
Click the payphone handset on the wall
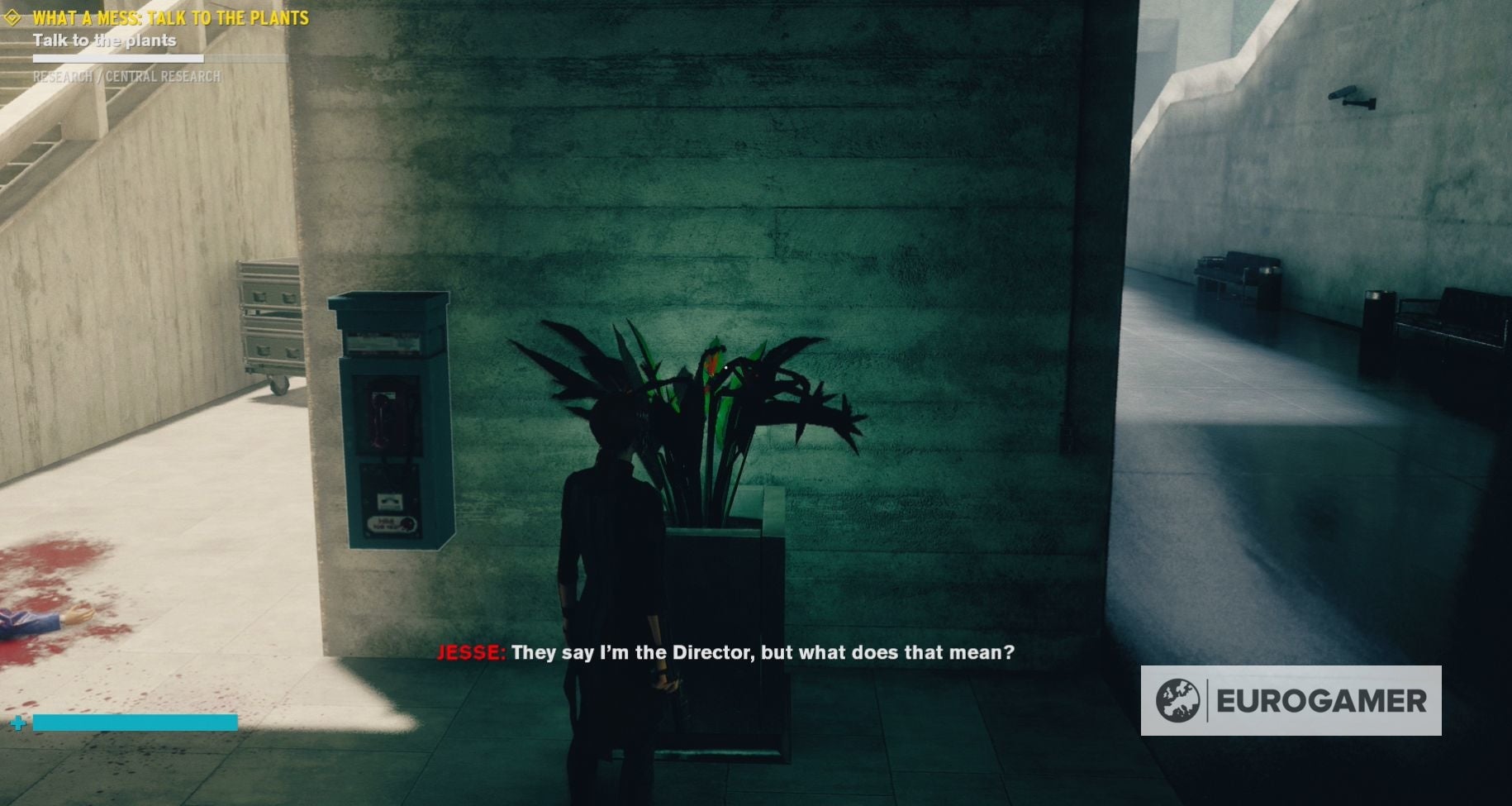click(x=379, y=413)
